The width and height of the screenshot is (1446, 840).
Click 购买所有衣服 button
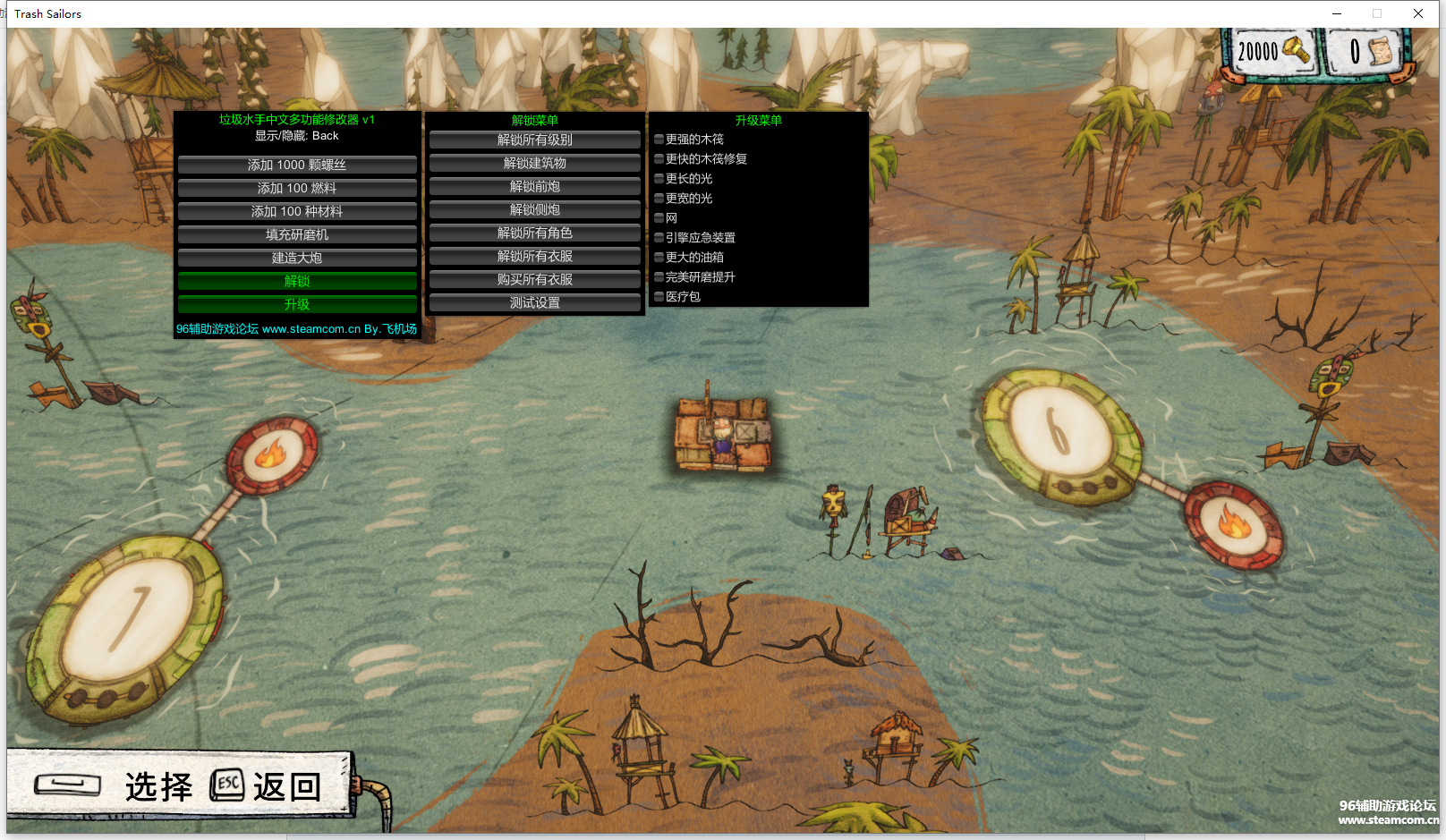(x=534, y=280)
